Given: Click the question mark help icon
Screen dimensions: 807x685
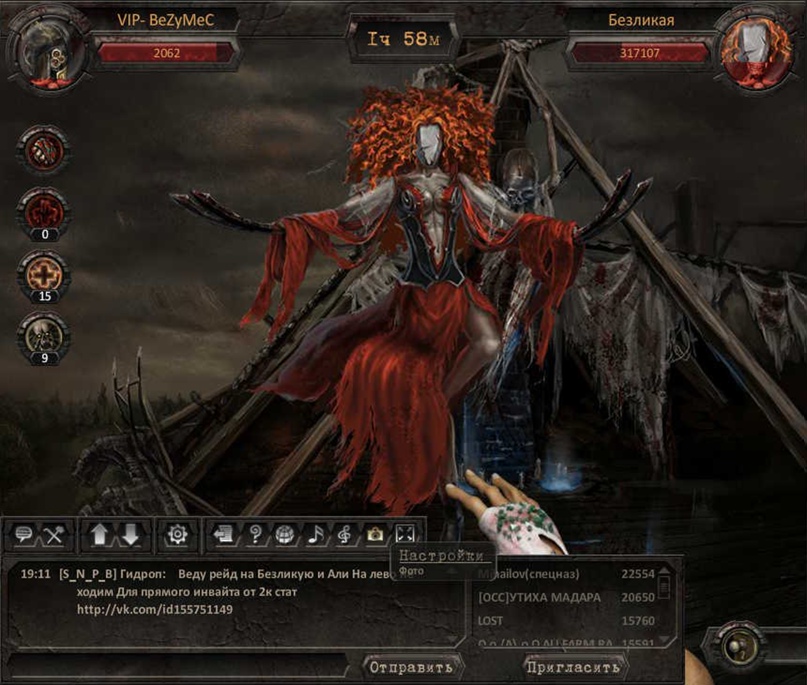Looking at the screenshot, I should pyautogui.click(x=255, y=535).
